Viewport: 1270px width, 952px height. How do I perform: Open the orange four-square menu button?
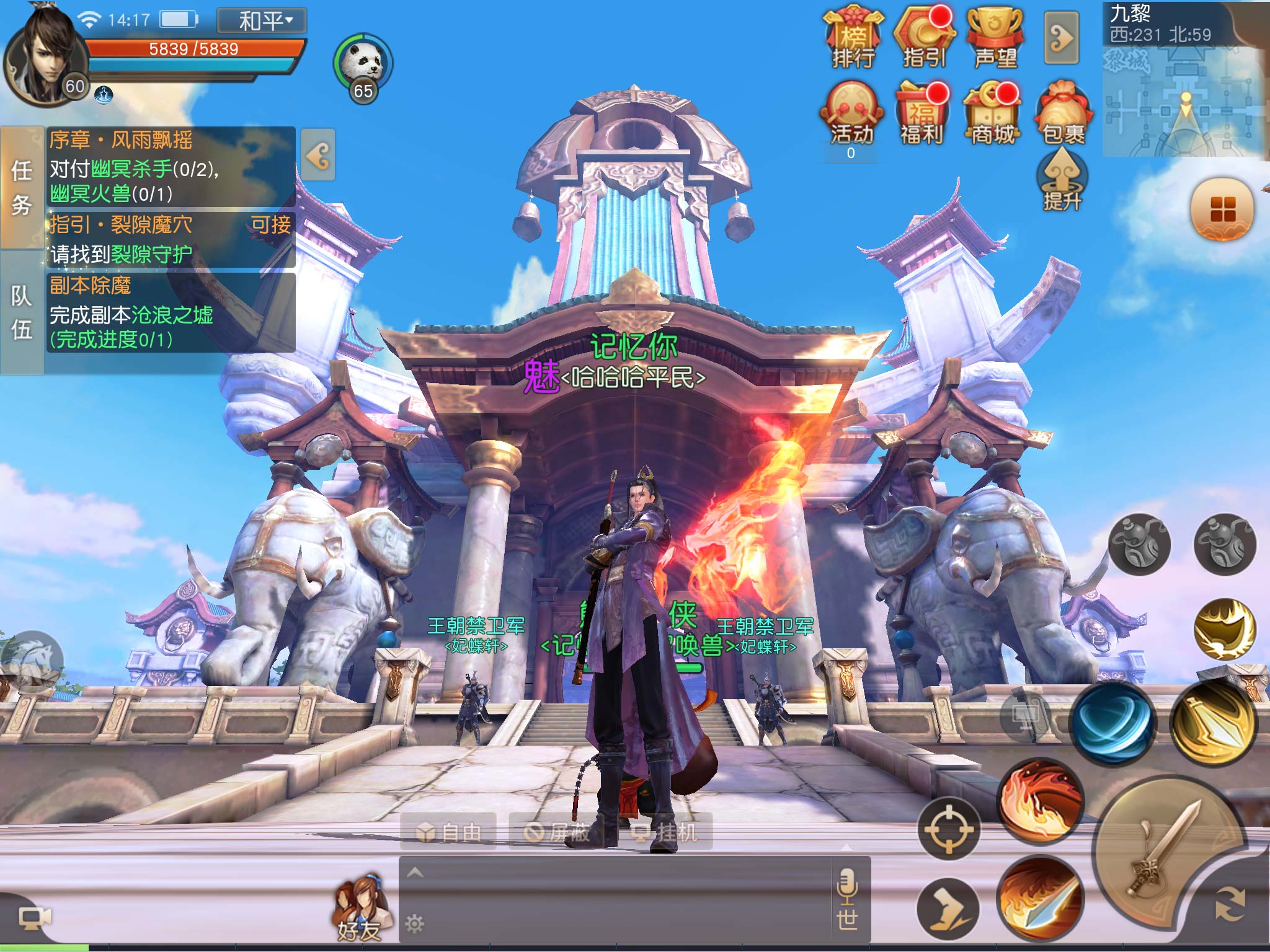pyautogui.click(x=1222, y=209)
